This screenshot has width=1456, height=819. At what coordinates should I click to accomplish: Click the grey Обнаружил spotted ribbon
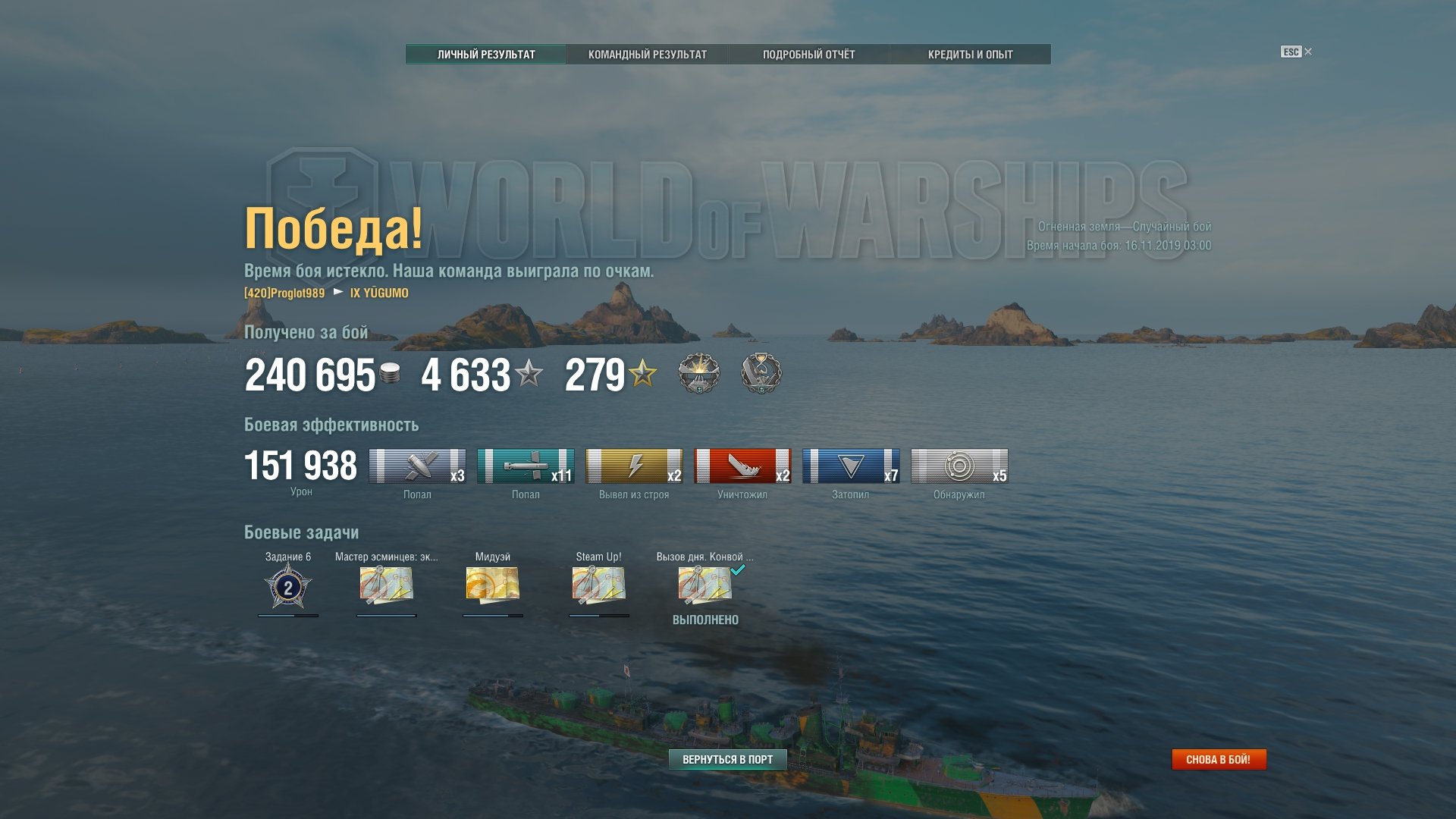click(959, 466)
